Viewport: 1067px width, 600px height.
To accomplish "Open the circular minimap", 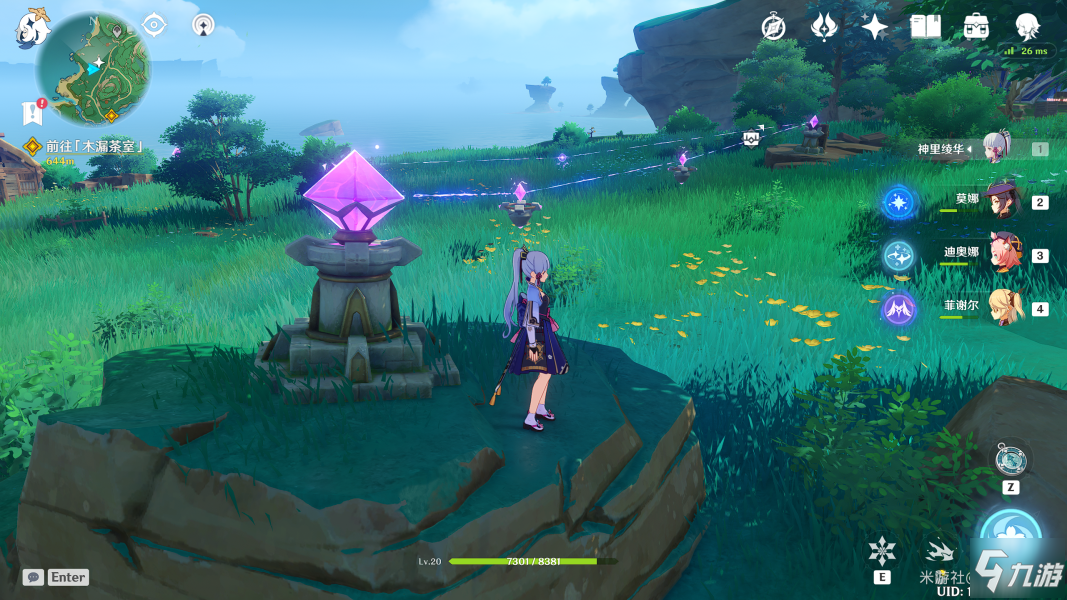I will tap(93, 70).
